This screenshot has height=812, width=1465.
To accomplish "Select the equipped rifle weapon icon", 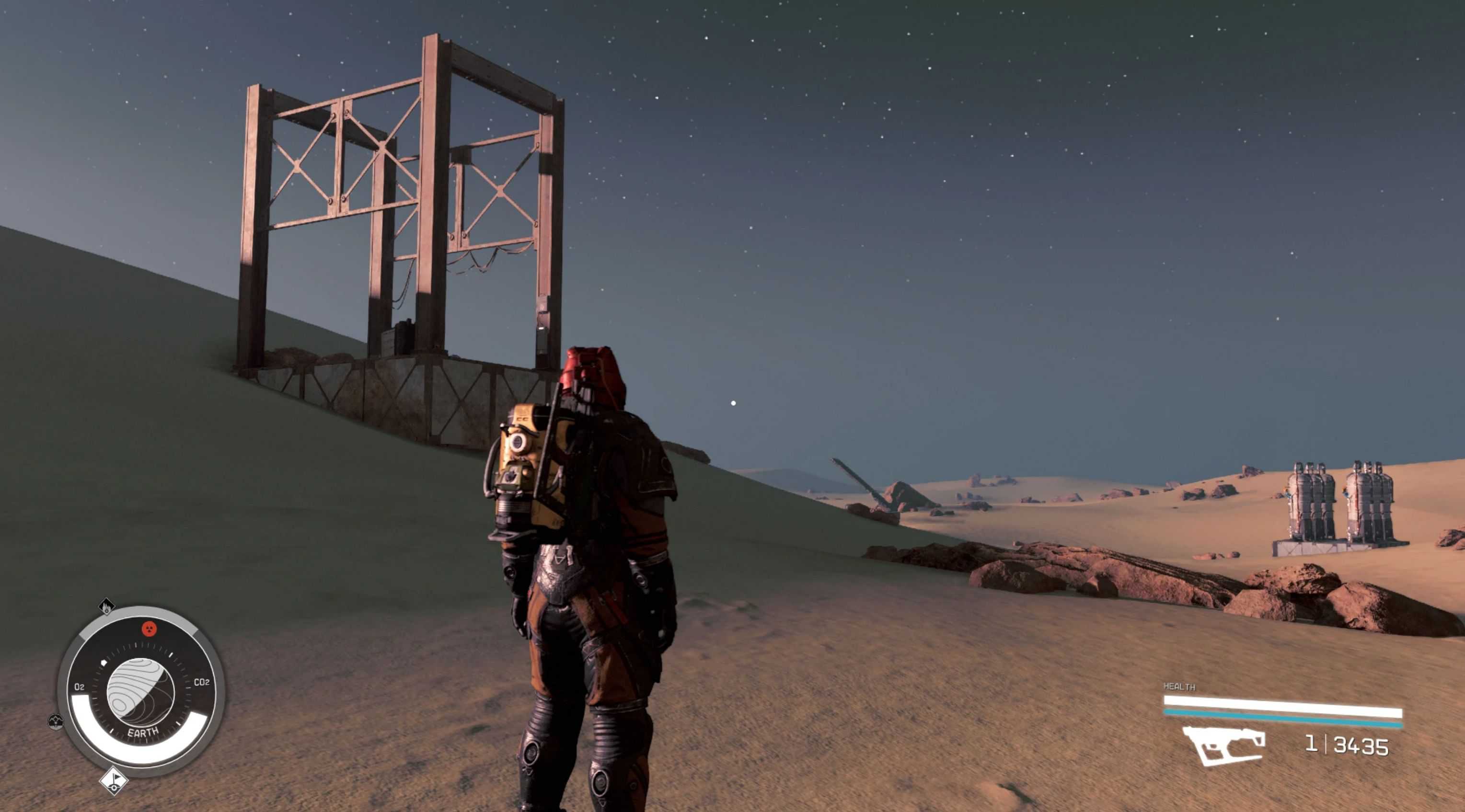I will 1223,745.
